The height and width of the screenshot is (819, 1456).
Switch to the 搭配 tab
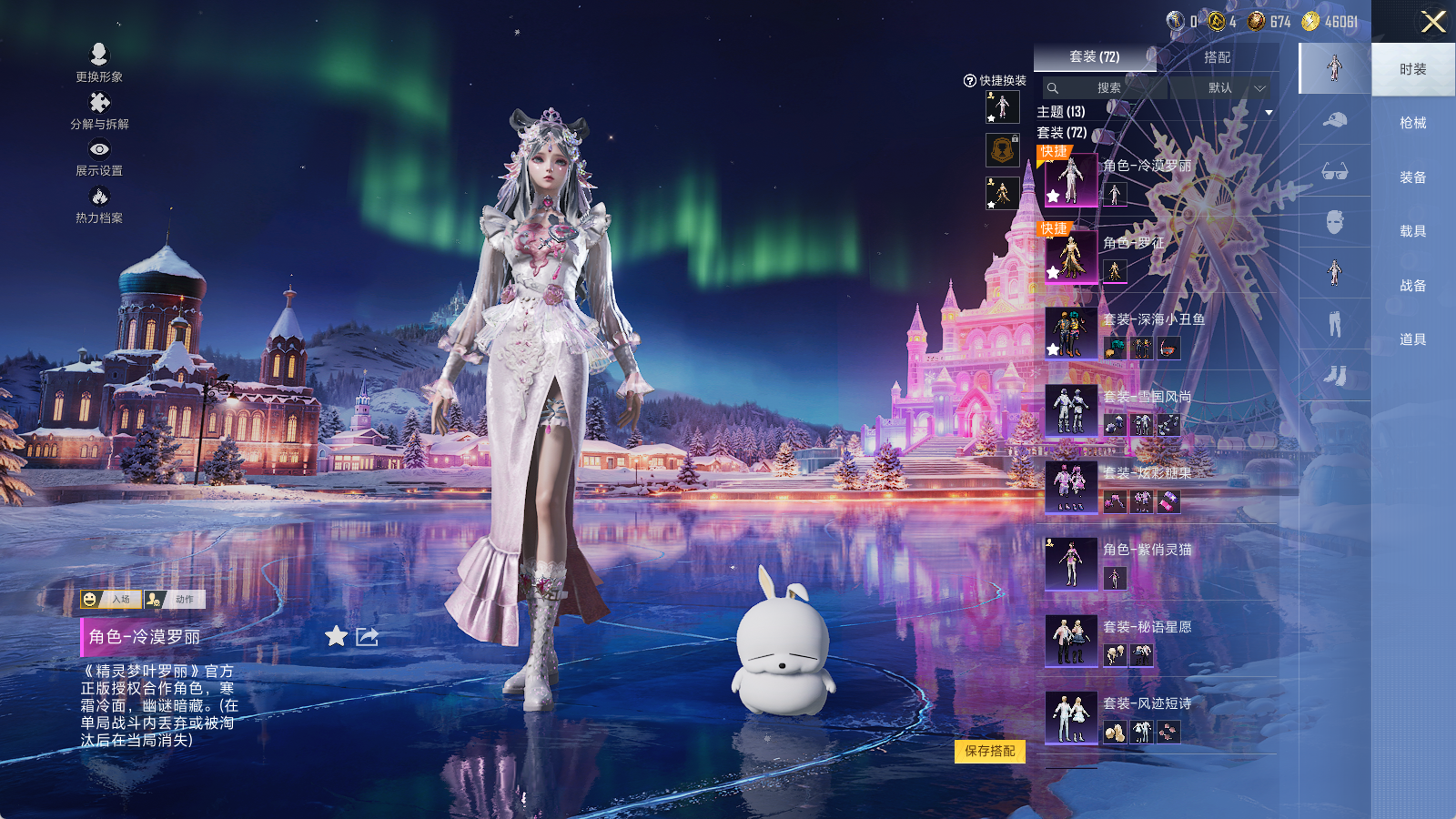[x=1217, y=57]
